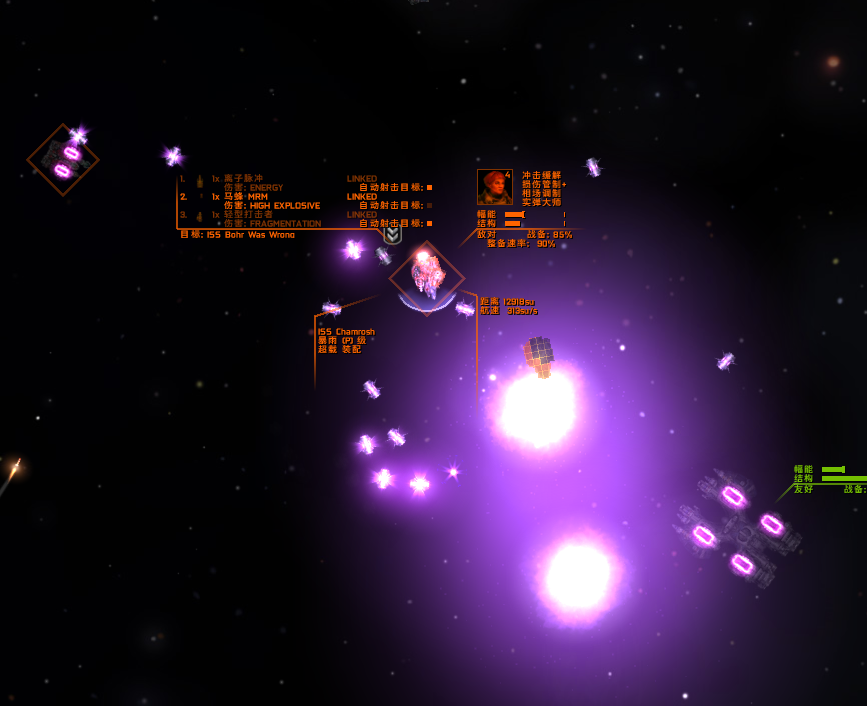Image resolution: width=867 pixels, height=706 pixels.
Task: Toggle autofire for the fragmentation weapon group
Action: [429, 224]
